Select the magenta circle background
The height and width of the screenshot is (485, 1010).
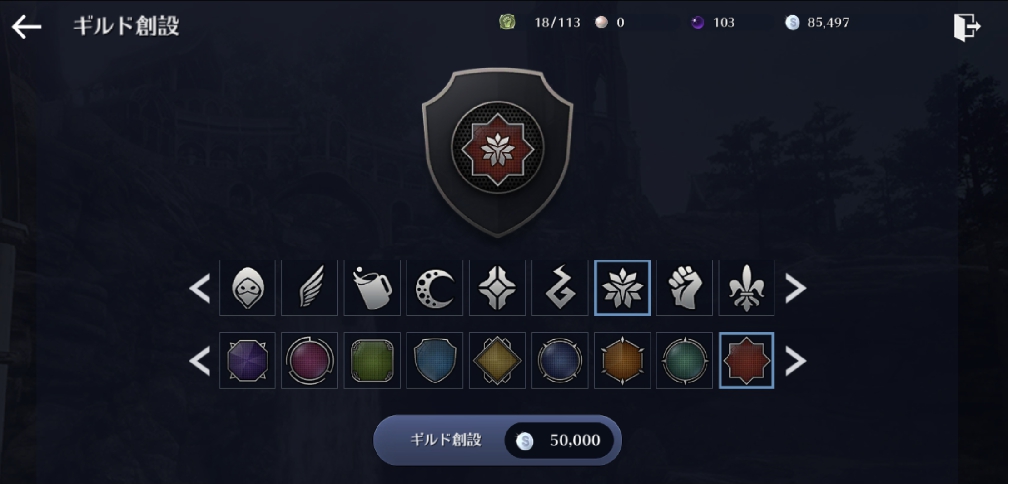tap(309, 360)
